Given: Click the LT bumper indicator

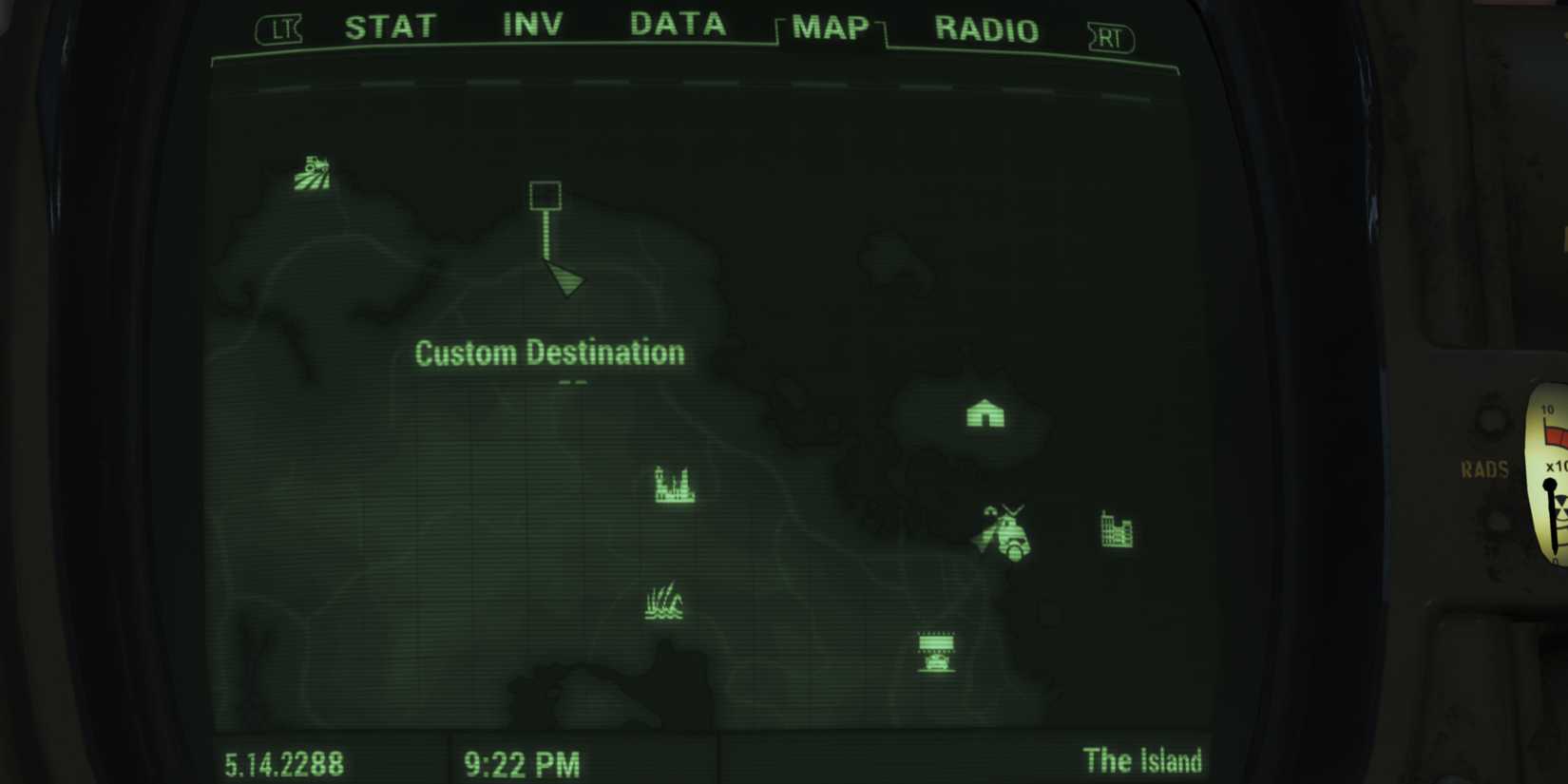Looking at the screenshot, I should click(x=277, y=31).
